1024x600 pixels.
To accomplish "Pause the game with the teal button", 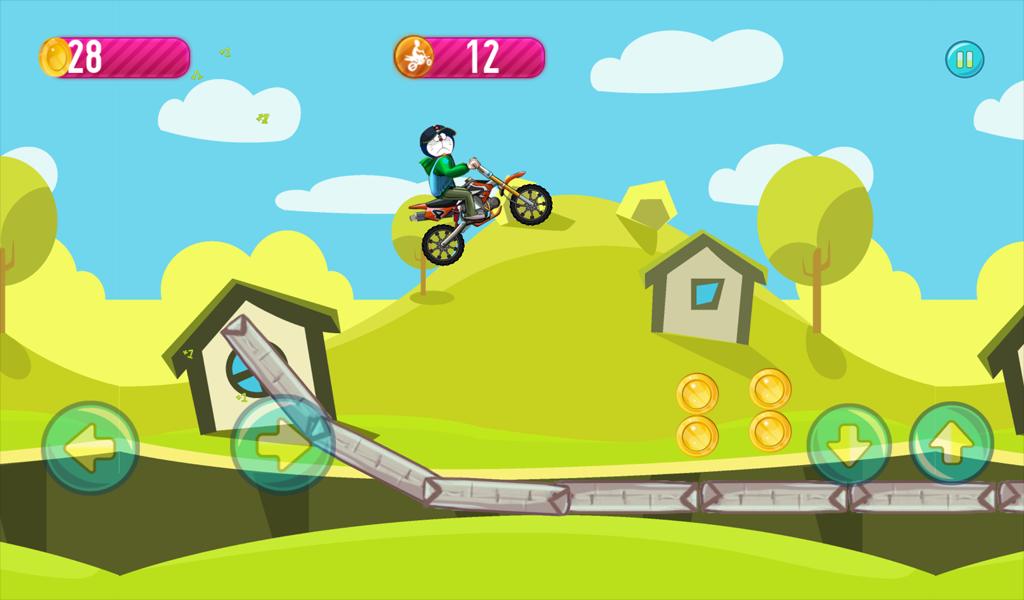I will tap(965, 60).
